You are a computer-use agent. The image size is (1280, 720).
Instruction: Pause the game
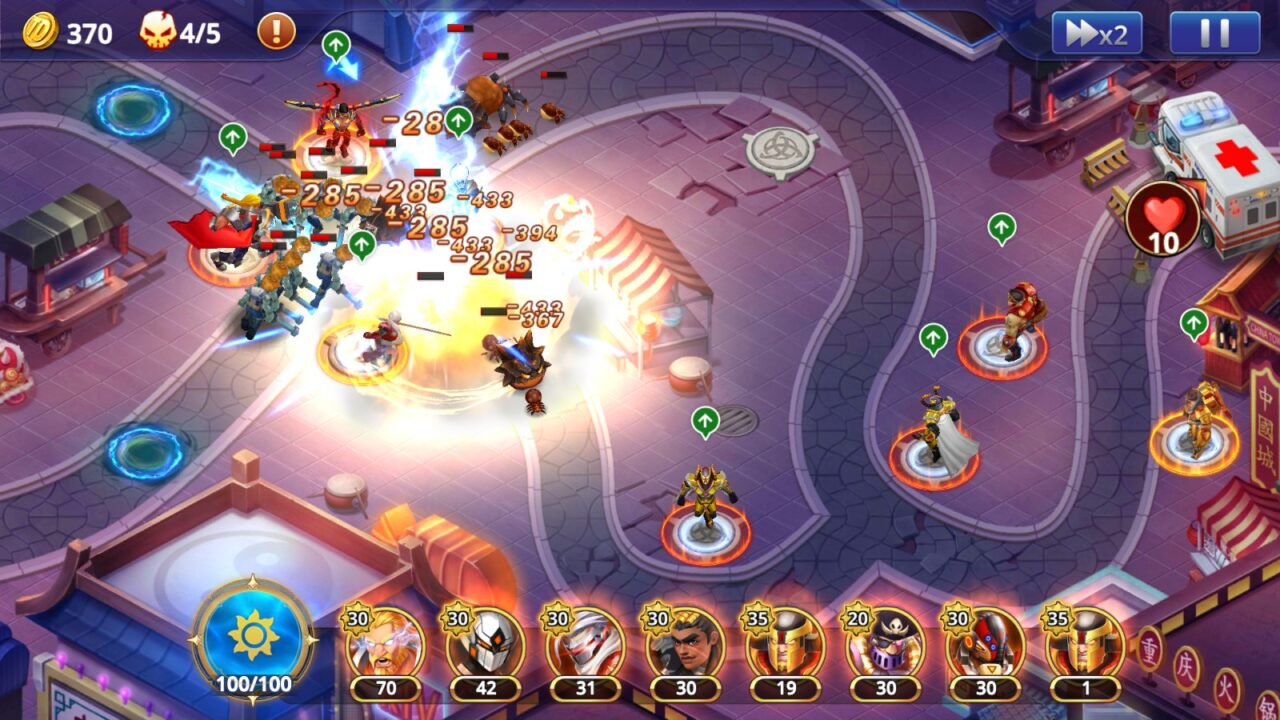click(x=1215, y=34)
